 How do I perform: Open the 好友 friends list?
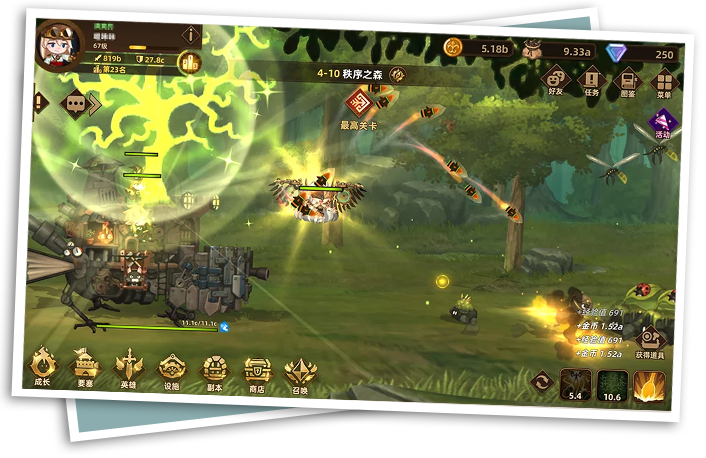coord(556,80)
